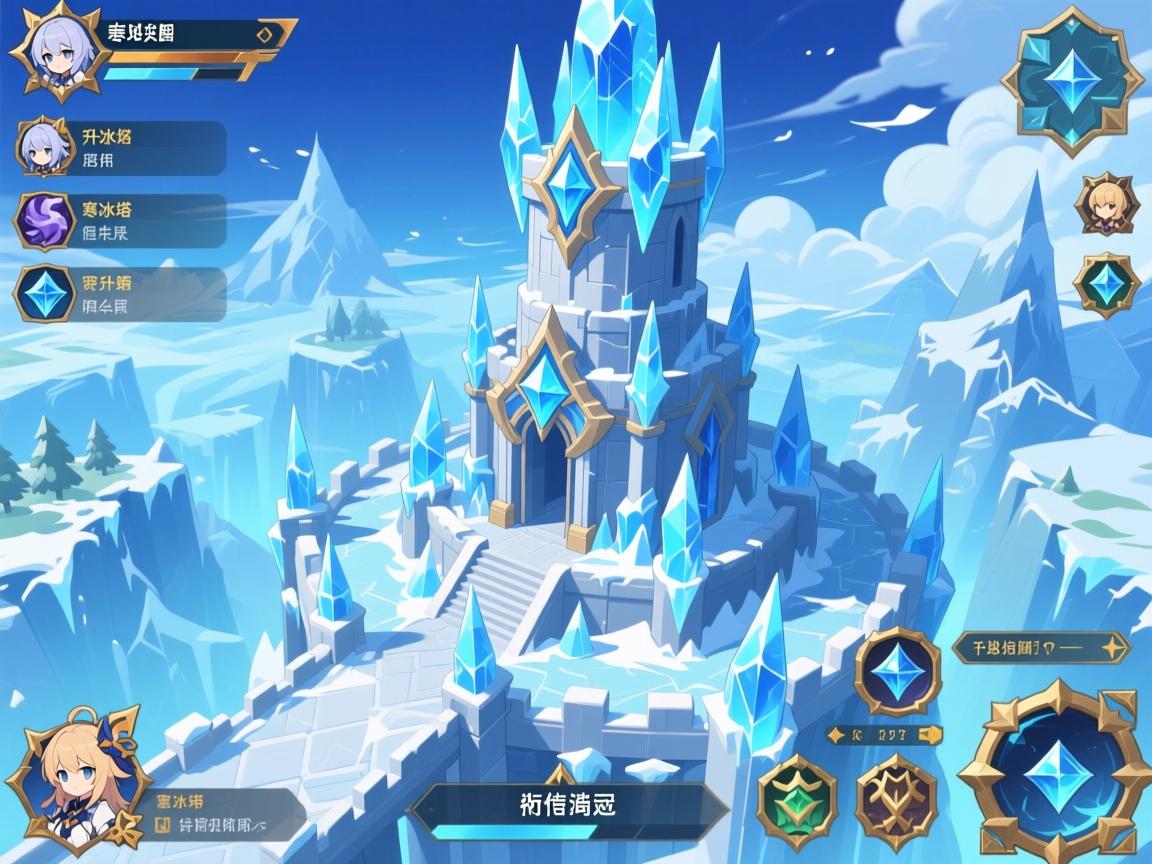Expand the banner with the gold star
1152x864 pixels.
(1040, 647)
